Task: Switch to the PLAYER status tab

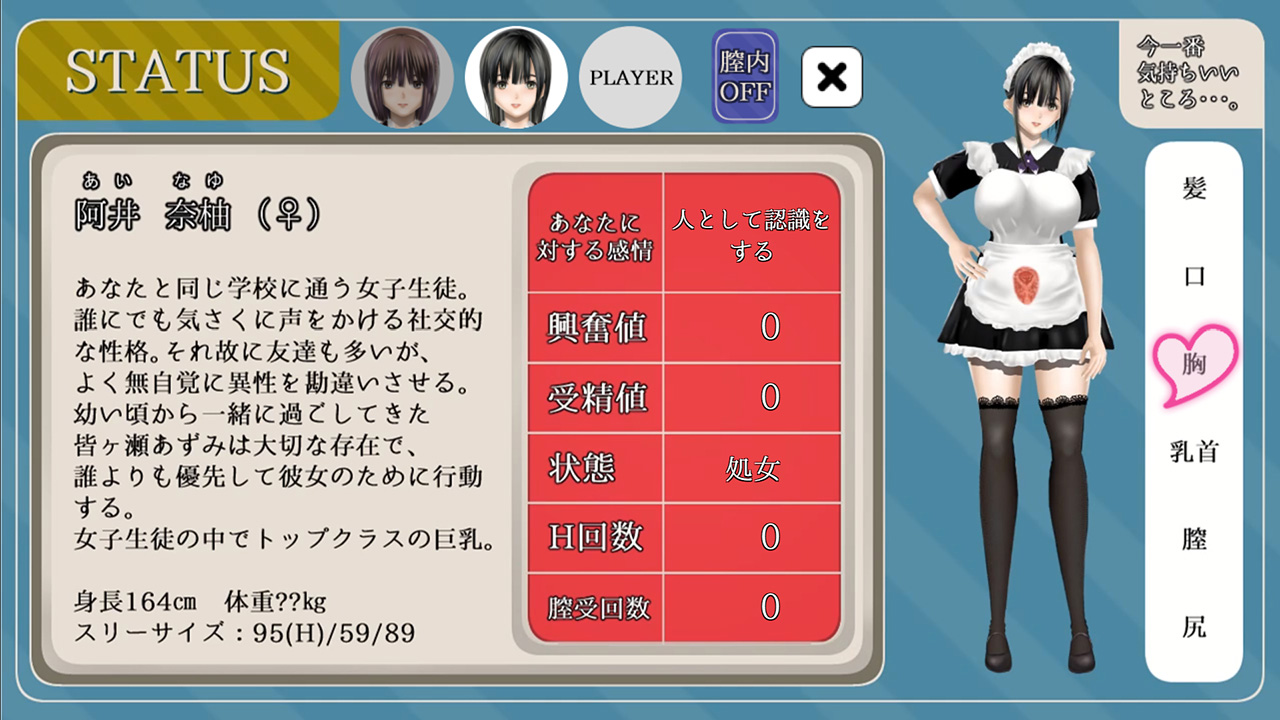Action: tap(631, 77)
